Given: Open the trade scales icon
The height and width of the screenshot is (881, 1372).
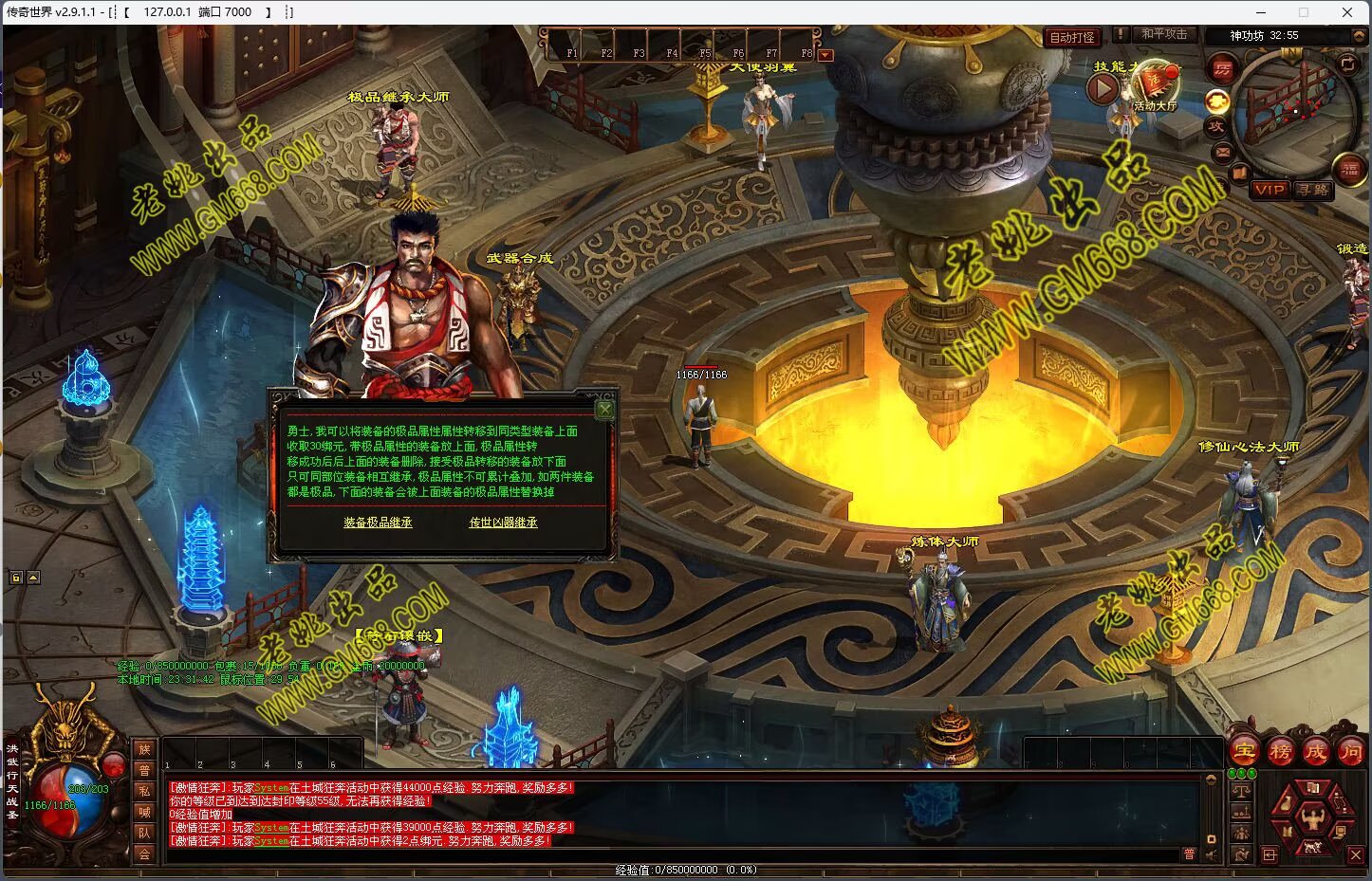Looking at the screenshot, I should pos(1241,789).
